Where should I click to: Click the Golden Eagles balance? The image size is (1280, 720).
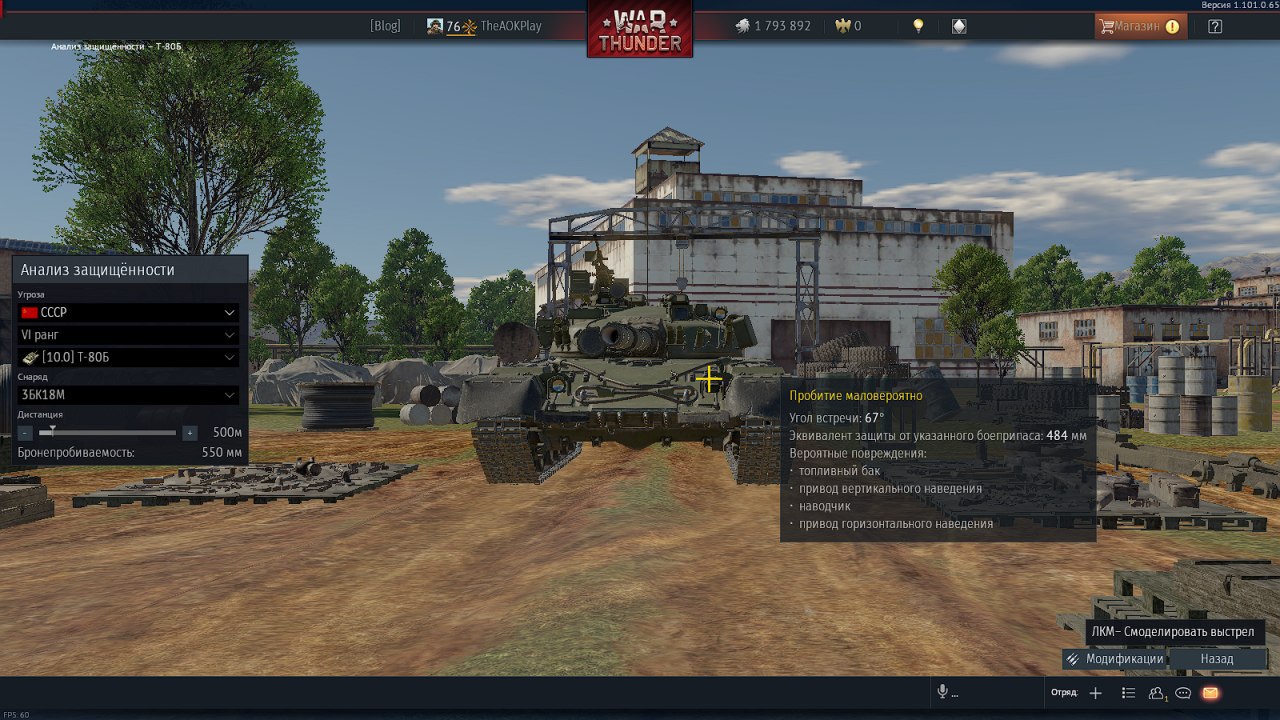click(848, 26)
